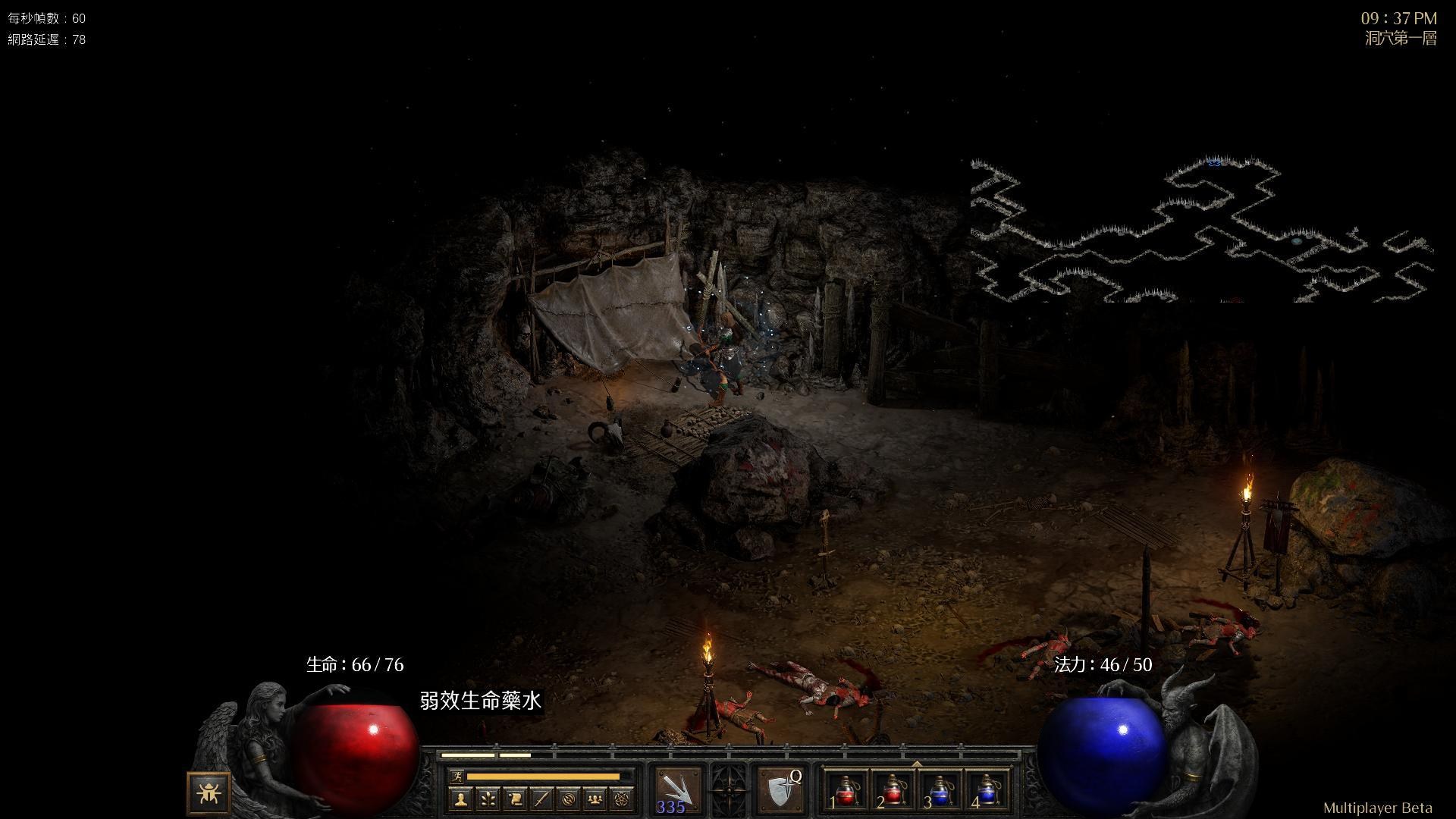
Task: Open the bug report button
Action: (x=208, y=793)
